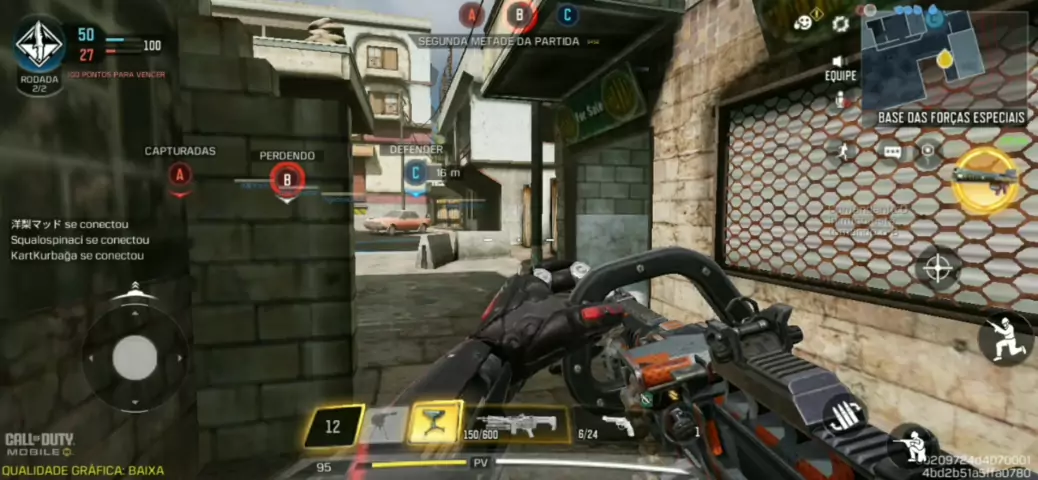This screenshot has height=480, width=1038.
Task: Select the primary machine gun slot
Action: coord(517,425)
